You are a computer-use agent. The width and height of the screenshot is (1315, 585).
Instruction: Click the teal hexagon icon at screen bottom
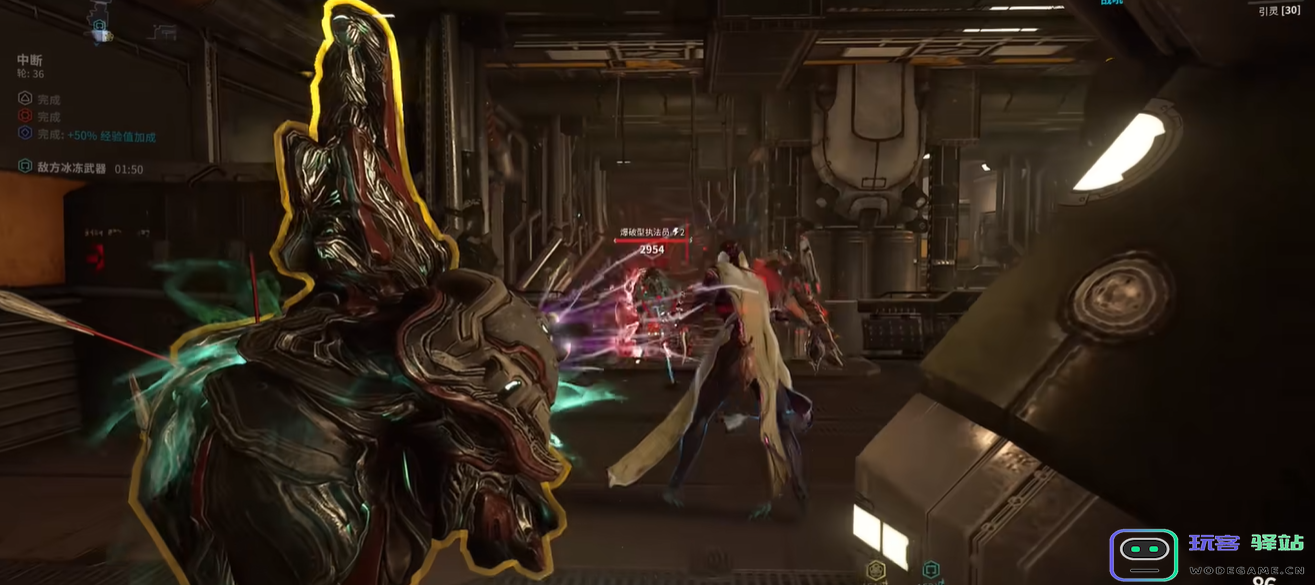931,571
